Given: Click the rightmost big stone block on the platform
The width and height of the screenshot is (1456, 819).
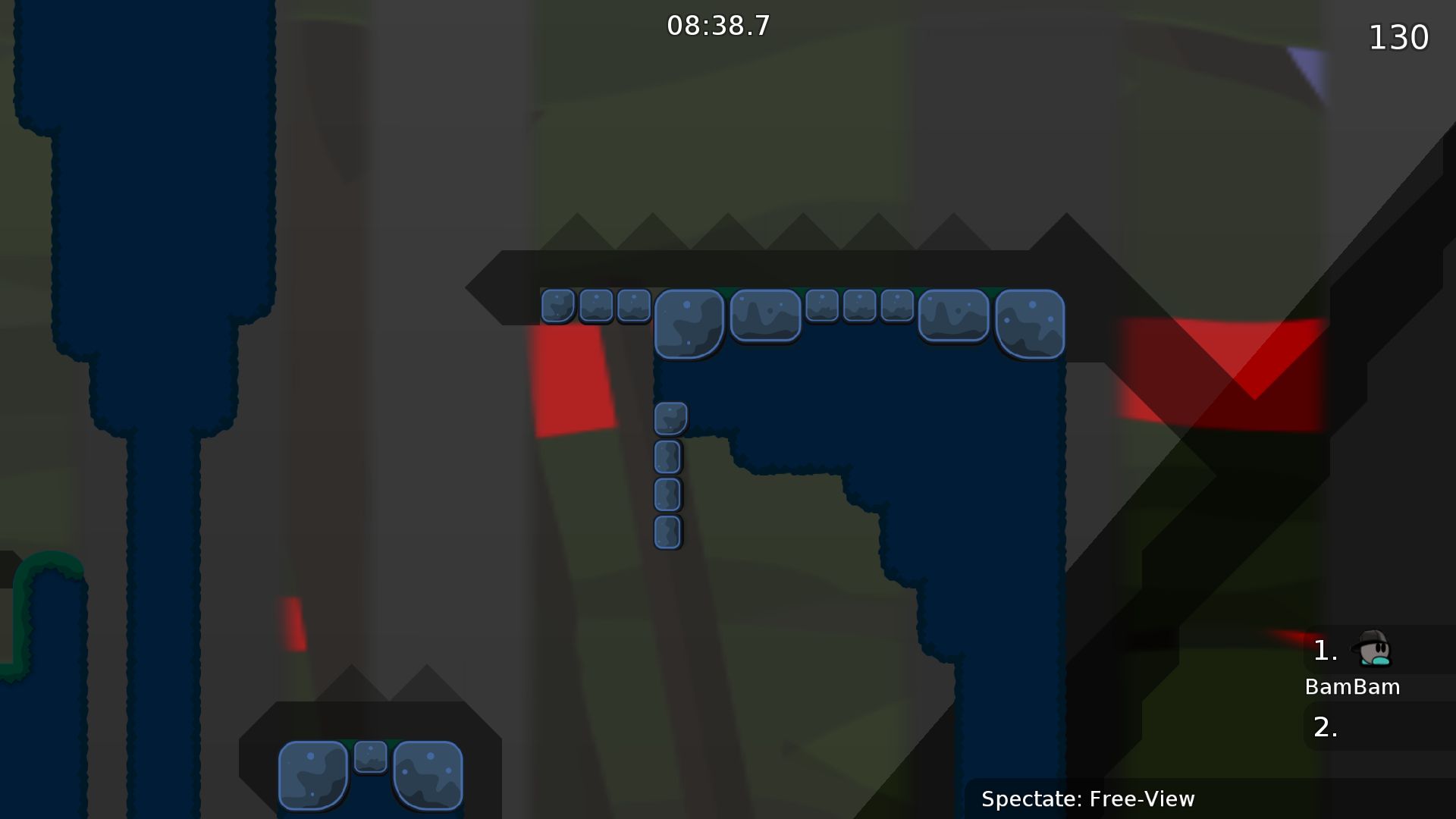Looking at the screenshot, I should coord(1030,323).
